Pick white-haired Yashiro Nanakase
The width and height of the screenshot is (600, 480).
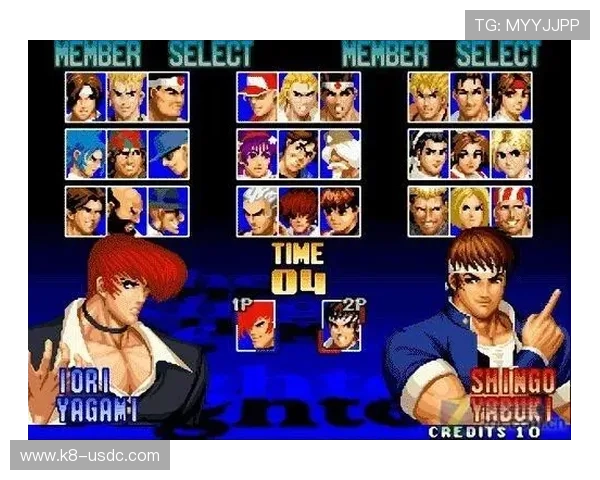coord(256,211)
